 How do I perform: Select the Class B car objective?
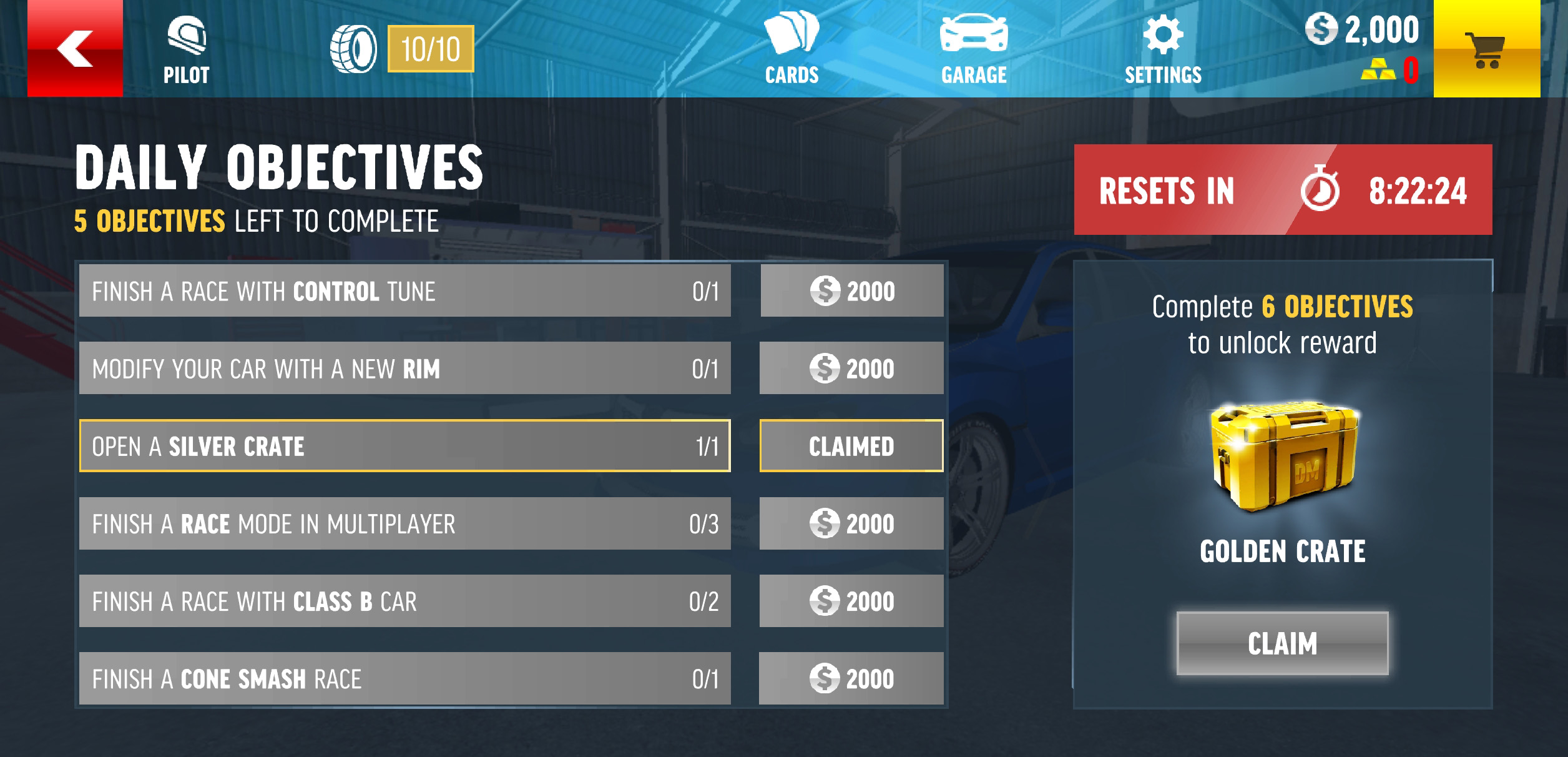point(404,601)
